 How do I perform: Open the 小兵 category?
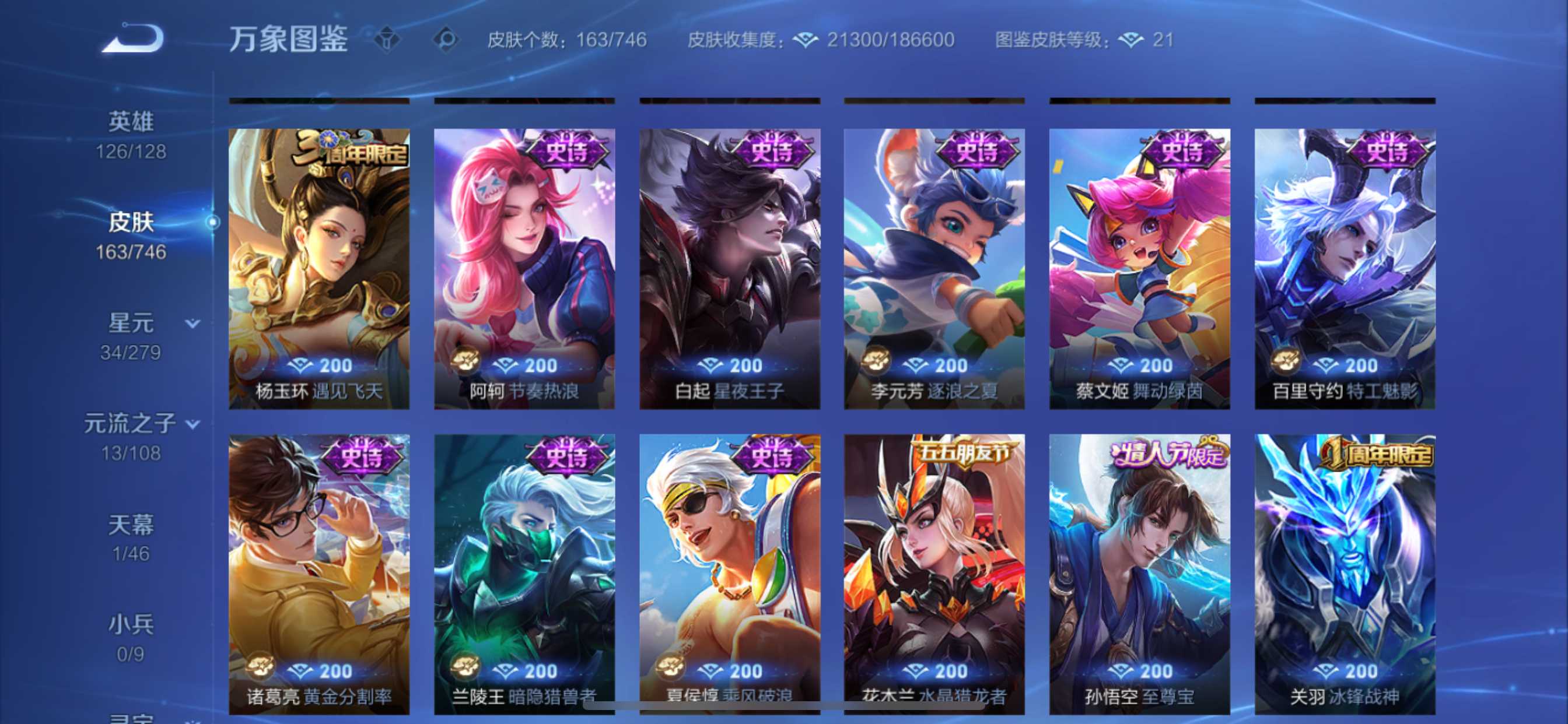coord(129,623)
